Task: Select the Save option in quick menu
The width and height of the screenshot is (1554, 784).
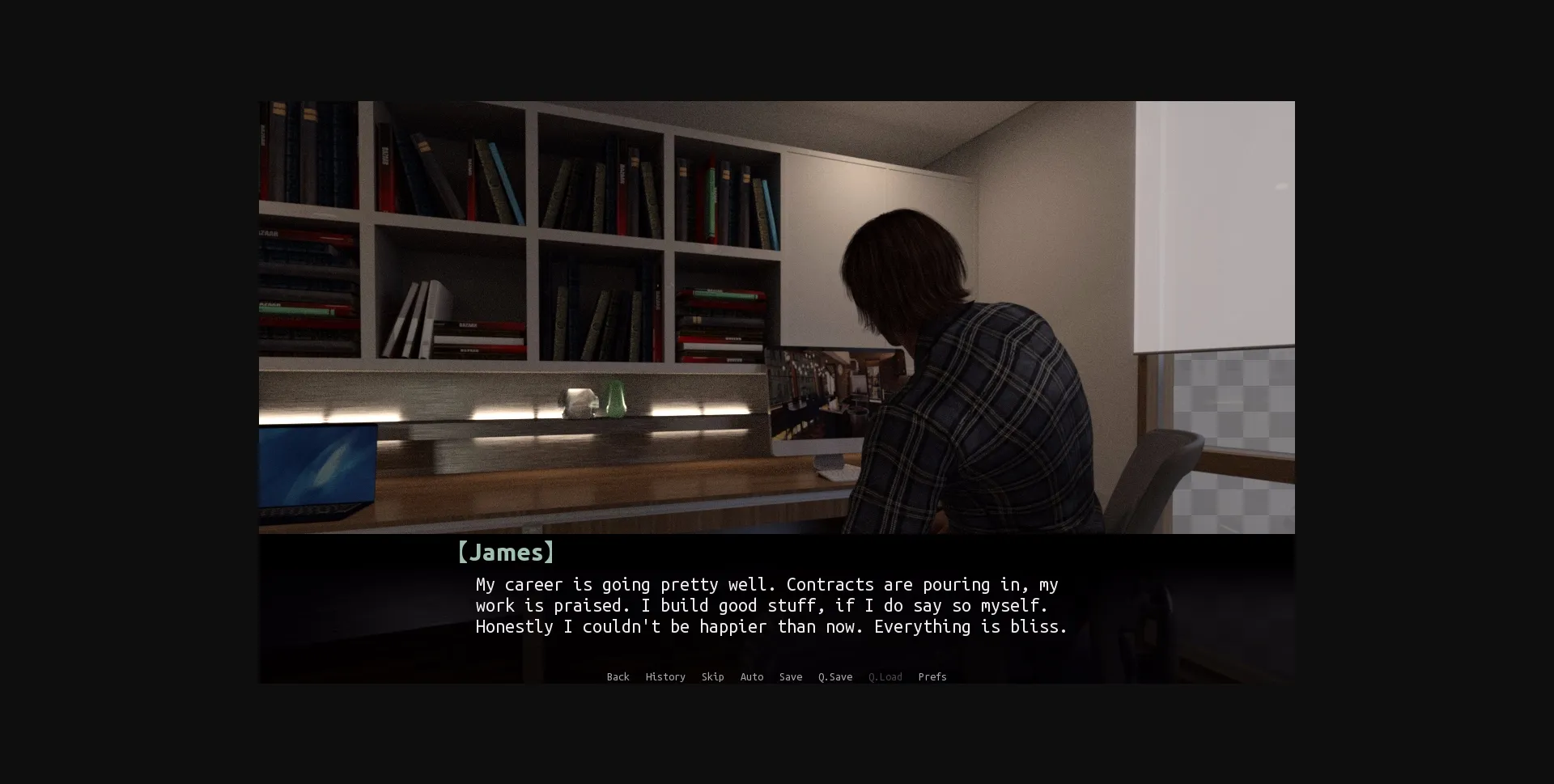Action: (791, 677)
